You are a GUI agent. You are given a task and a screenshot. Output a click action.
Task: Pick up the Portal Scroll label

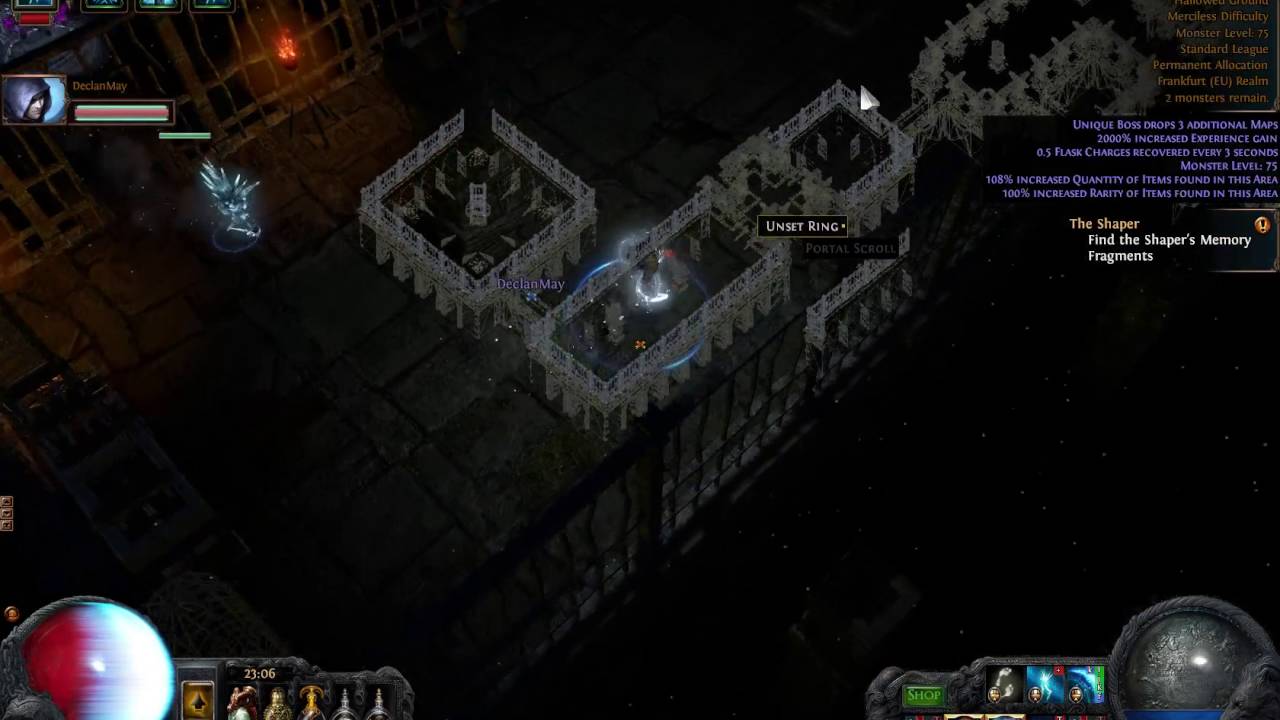coord(851,249)
